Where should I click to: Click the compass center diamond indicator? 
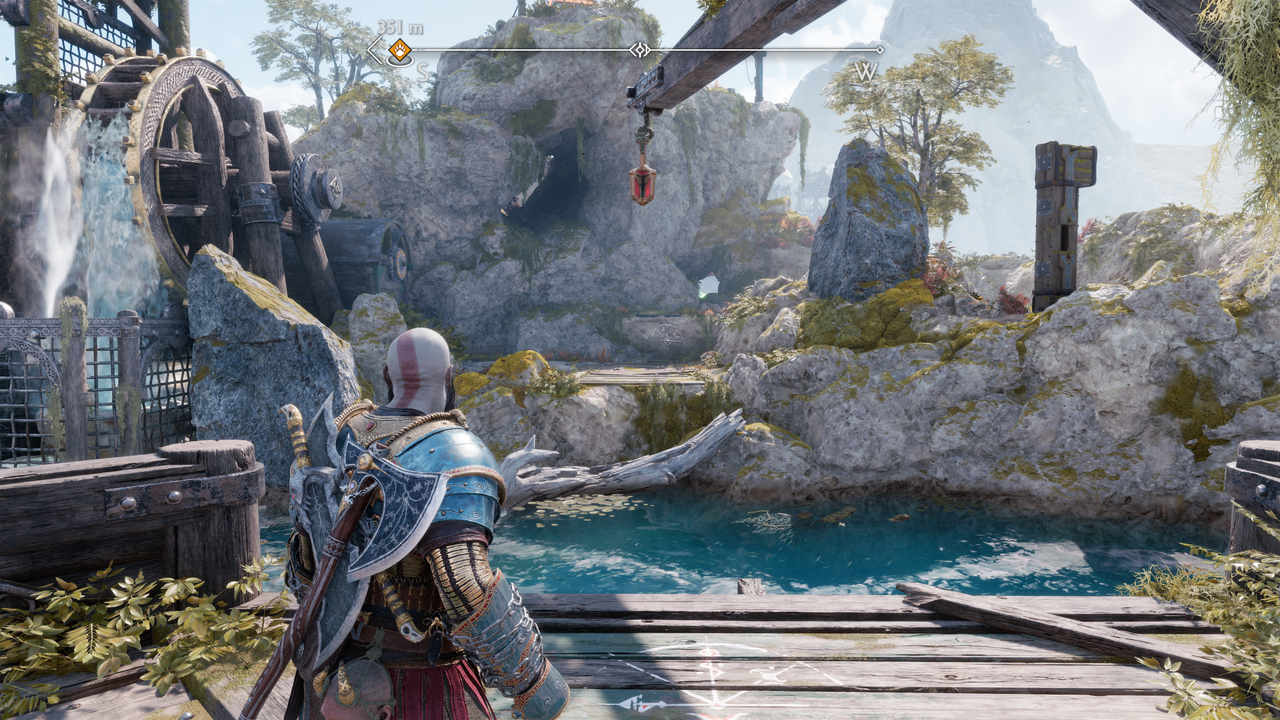pyautogui.click(x=638, y=49)
